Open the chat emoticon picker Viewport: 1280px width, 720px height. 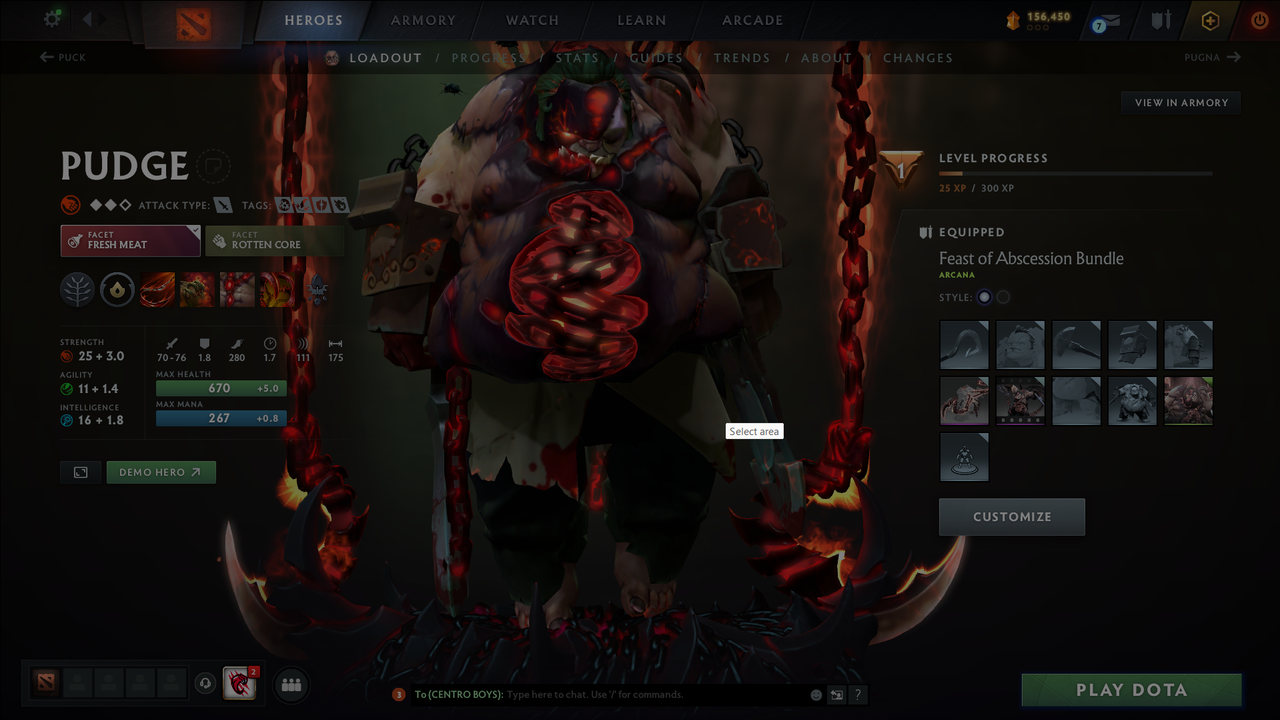pyautogui.click(x=815, y=694)
